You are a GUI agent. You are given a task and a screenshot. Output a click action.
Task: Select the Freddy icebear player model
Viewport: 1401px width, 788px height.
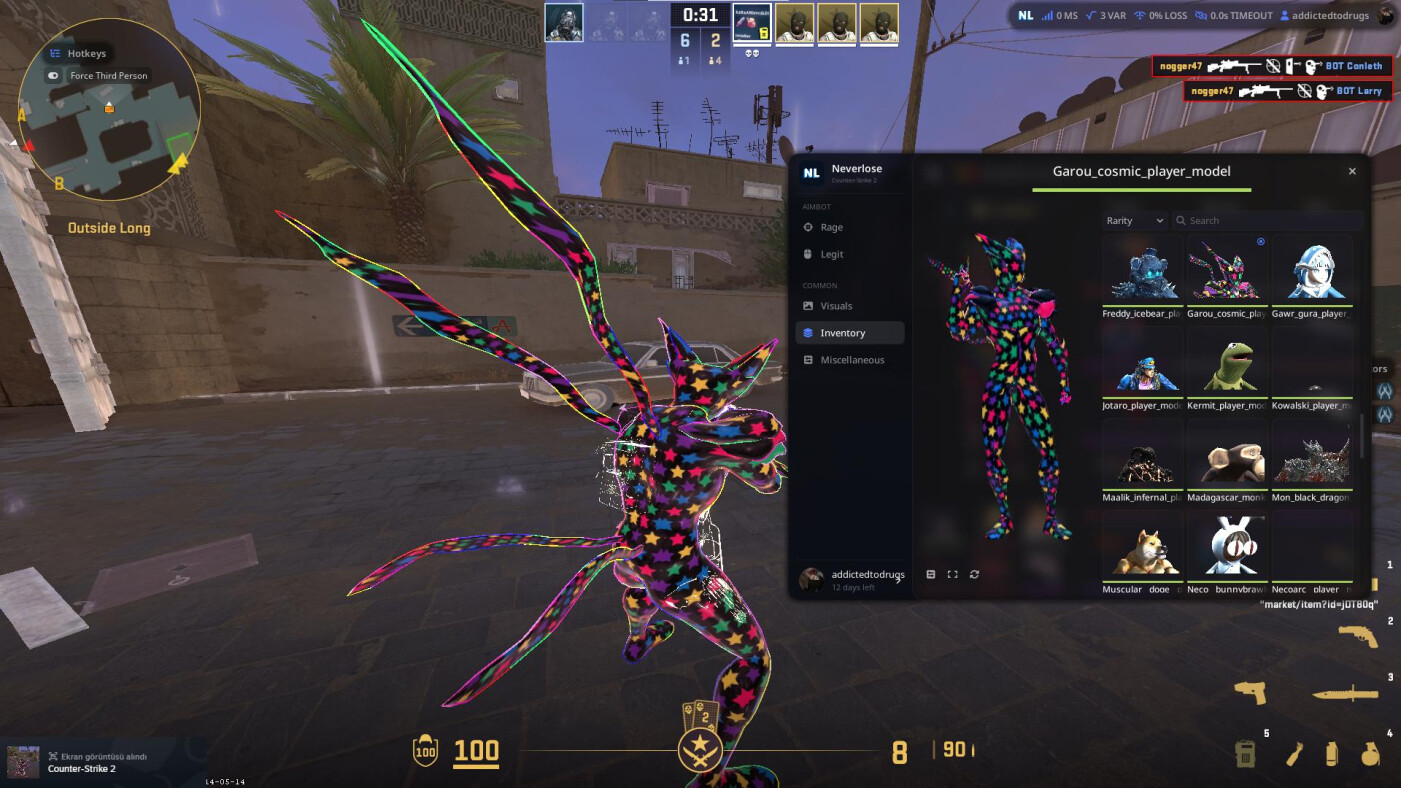point(1142,275)
